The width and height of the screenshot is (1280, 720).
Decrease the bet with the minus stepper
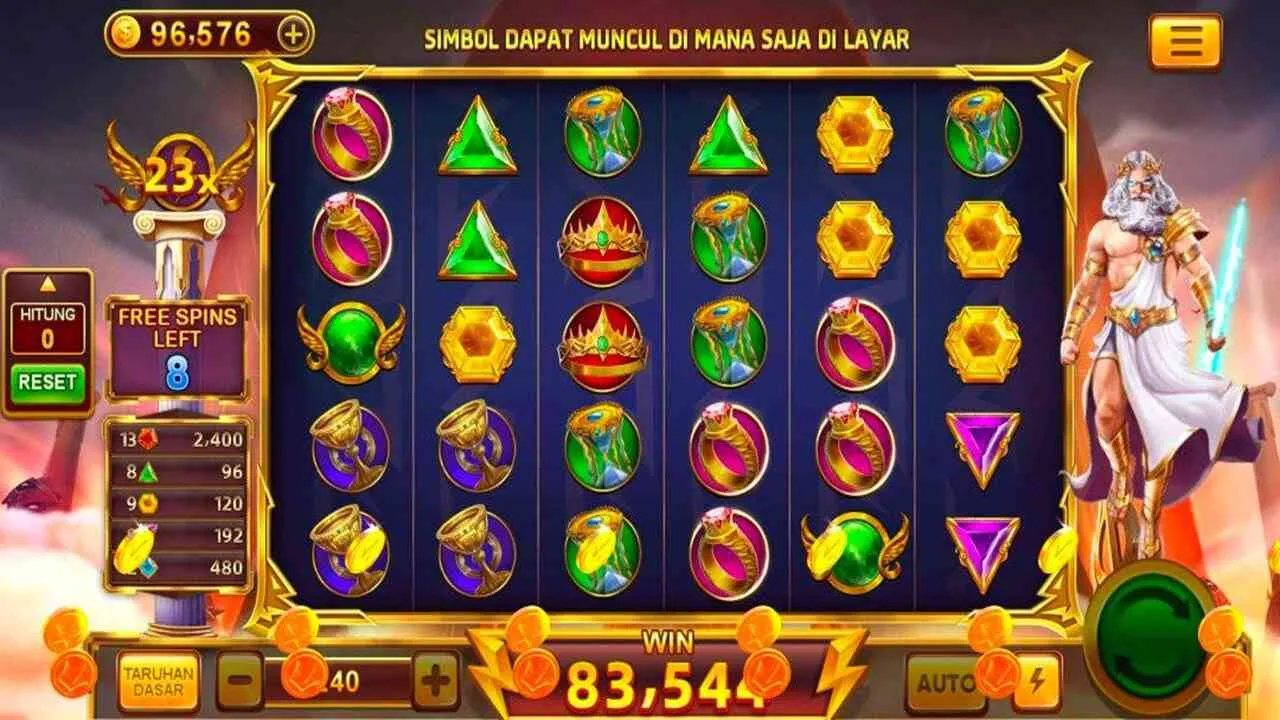[x=240, y=681]
